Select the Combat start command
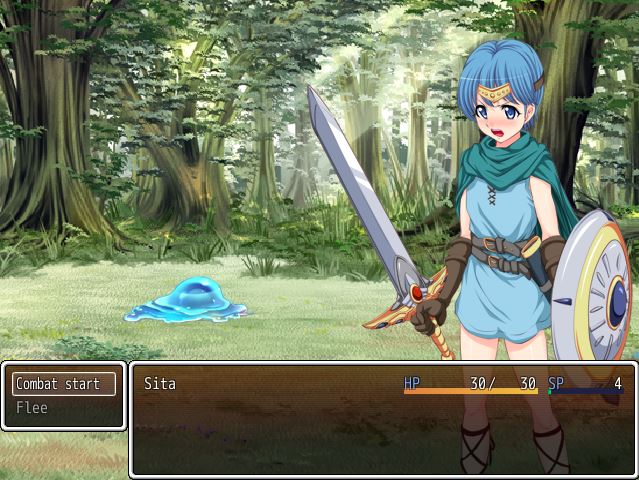Image resolution: width=639 pixels, height=480 pixels. coord(63,384)
